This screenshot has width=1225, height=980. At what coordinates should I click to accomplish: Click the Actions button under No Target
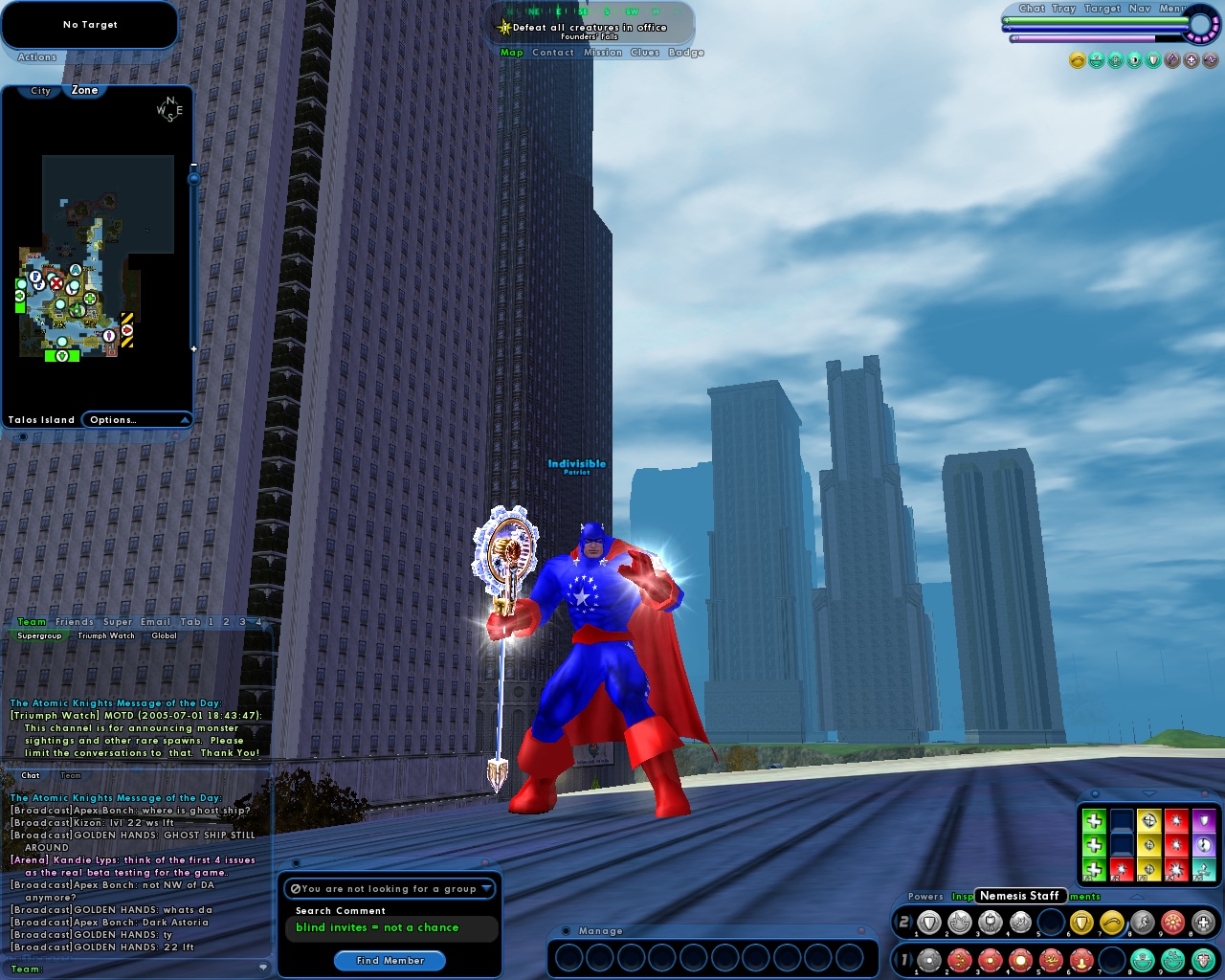(x=35, y=56)
